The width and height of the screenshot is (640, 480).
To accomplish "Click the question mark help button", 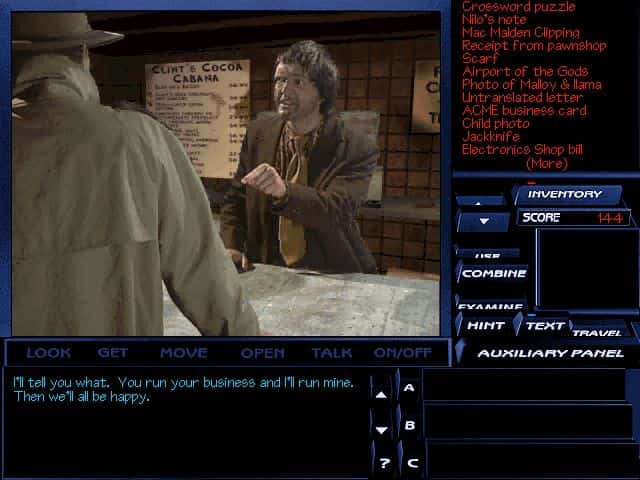I will tap(384, 463).
